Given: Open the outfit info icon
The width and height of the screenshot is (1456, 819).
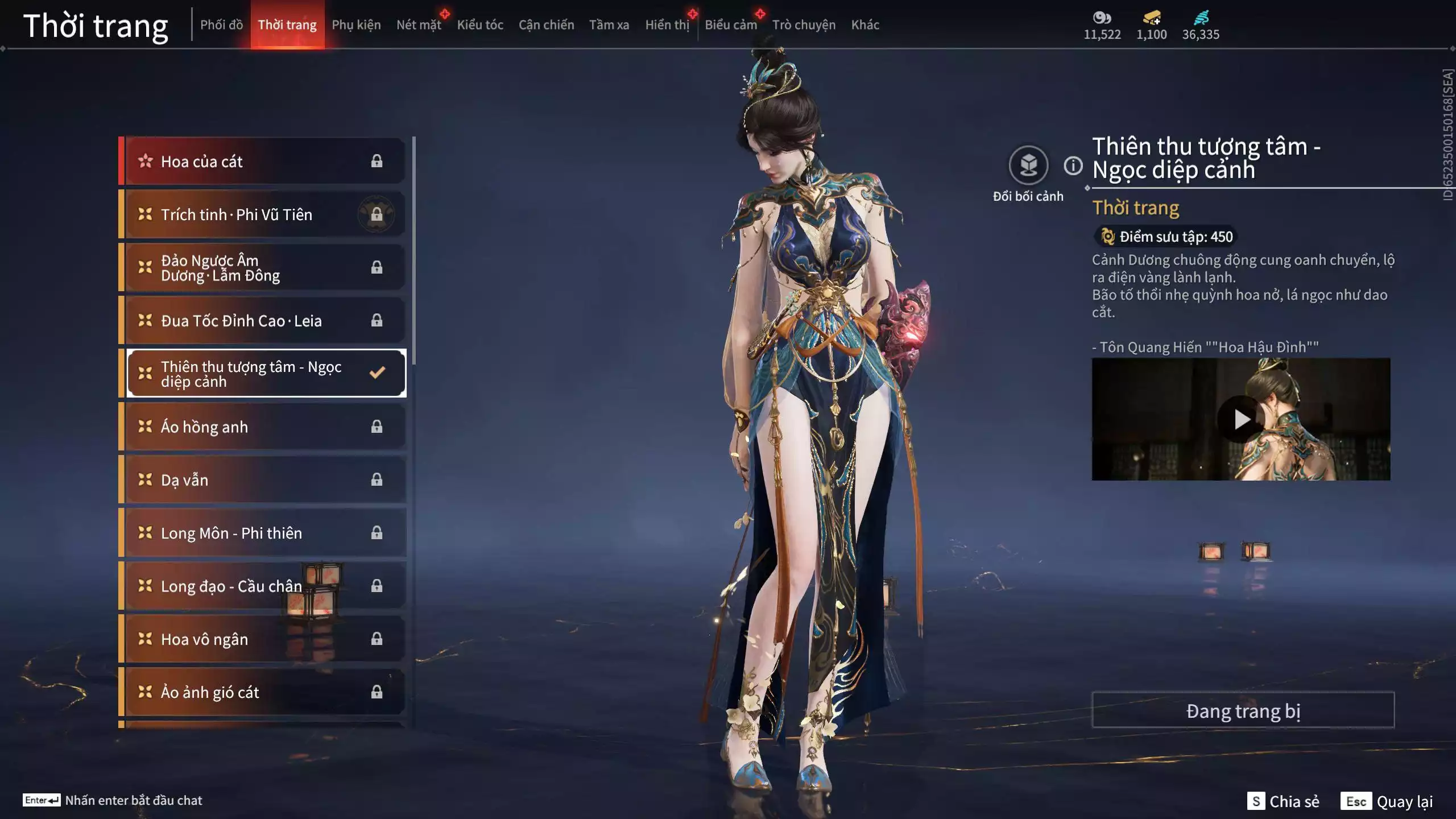Looking at the screenshot, I should coord(1073,166).
